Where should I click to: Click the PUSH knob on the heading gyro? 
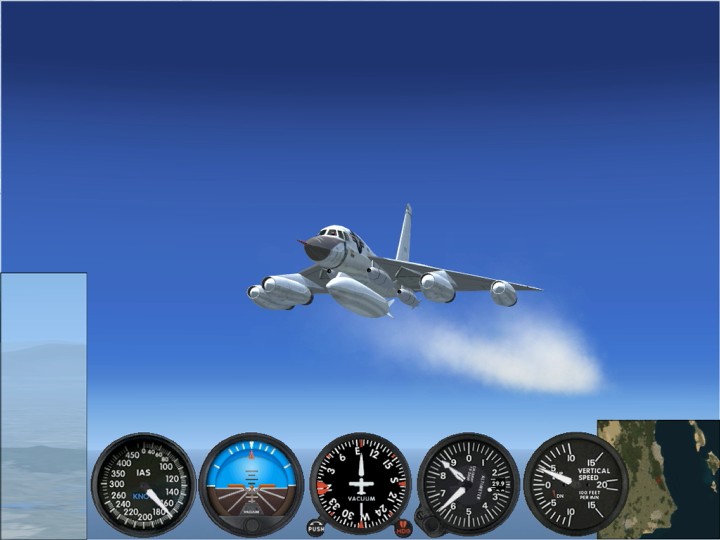[316, 527]
